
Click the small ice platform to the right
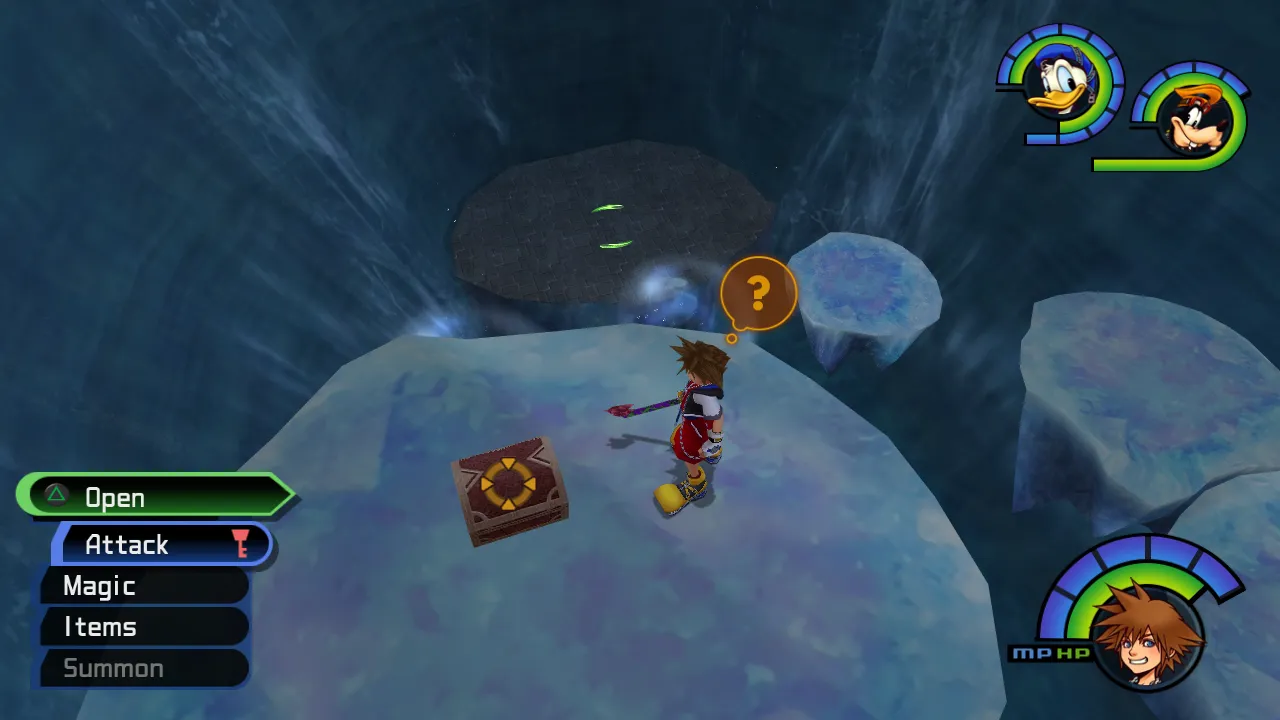coord(865,280)
